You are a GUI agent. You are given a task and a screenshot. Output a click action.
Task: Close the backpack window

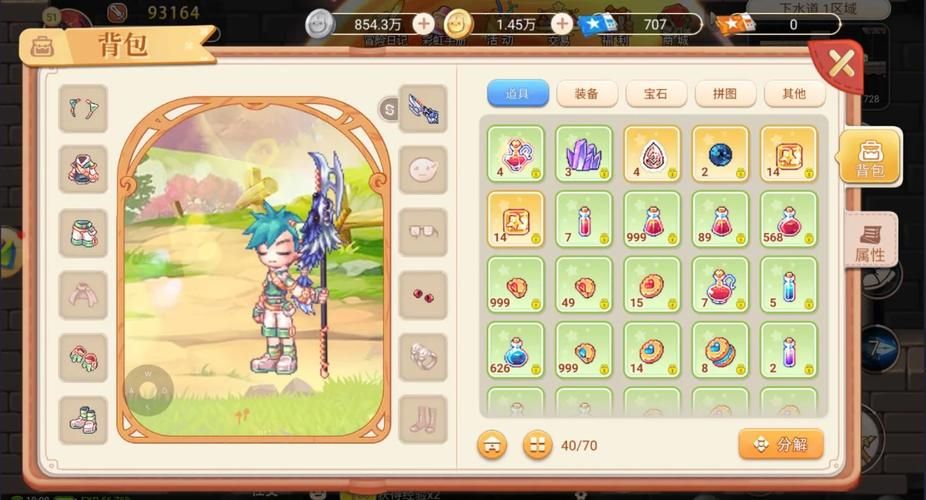click(841, 65)
